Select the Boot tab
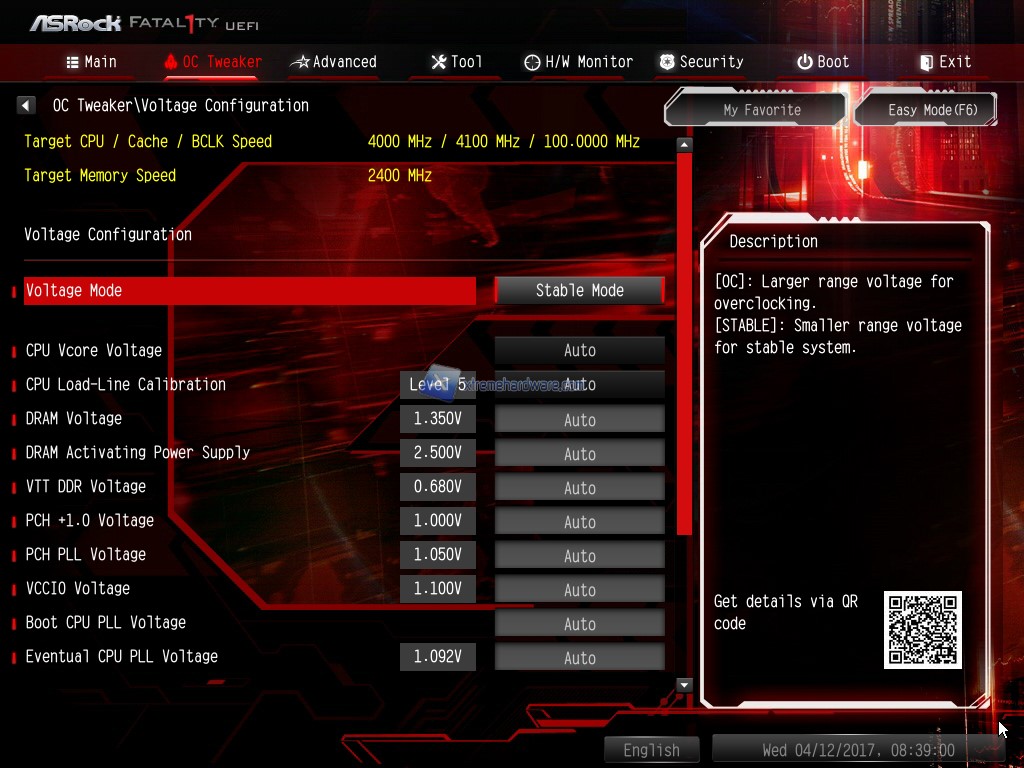Viewport: 1024px width, 768px height. tap(823, 62)
